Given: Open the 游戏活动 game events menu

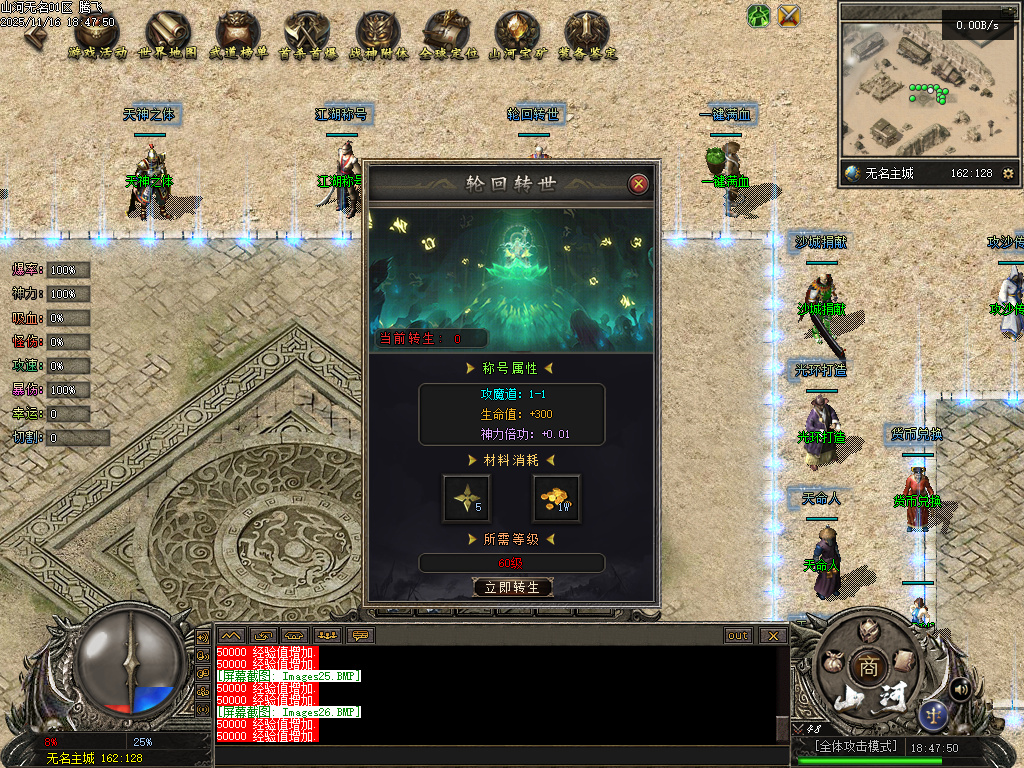Looking at the screenshot, I should [98, 36].
